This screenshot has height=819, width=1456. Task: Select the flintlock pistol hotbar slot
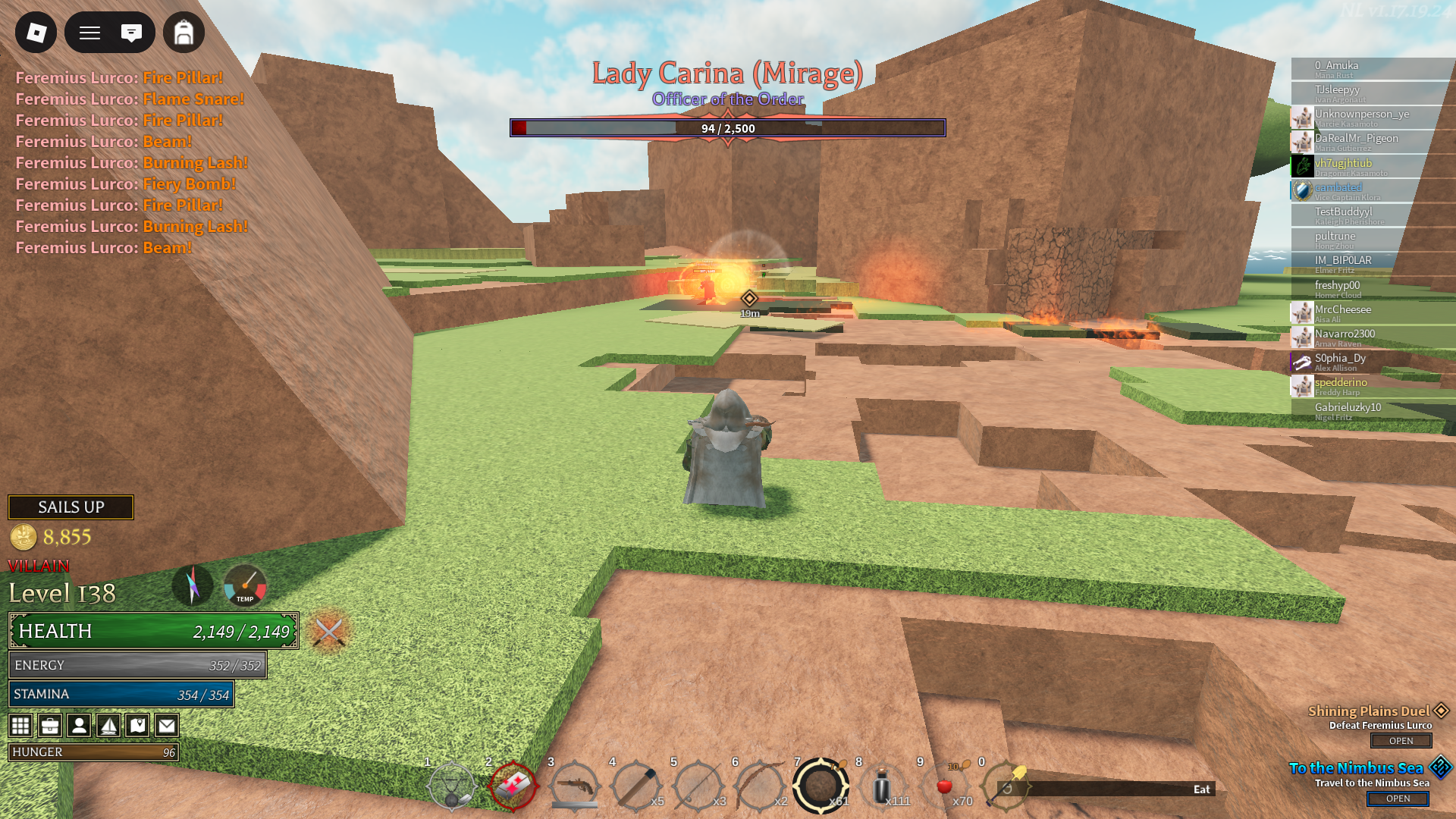574,786
